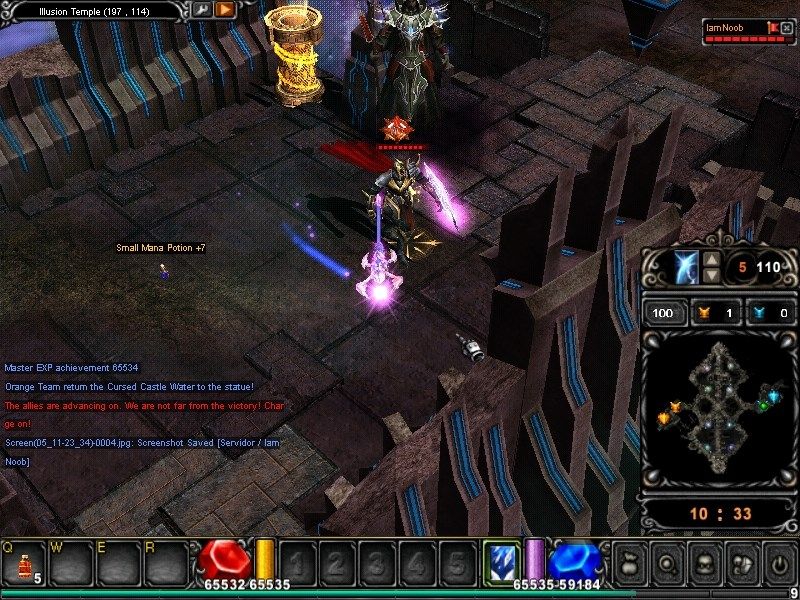Click the down arrow beside skill icon

(x=711, y=275)
